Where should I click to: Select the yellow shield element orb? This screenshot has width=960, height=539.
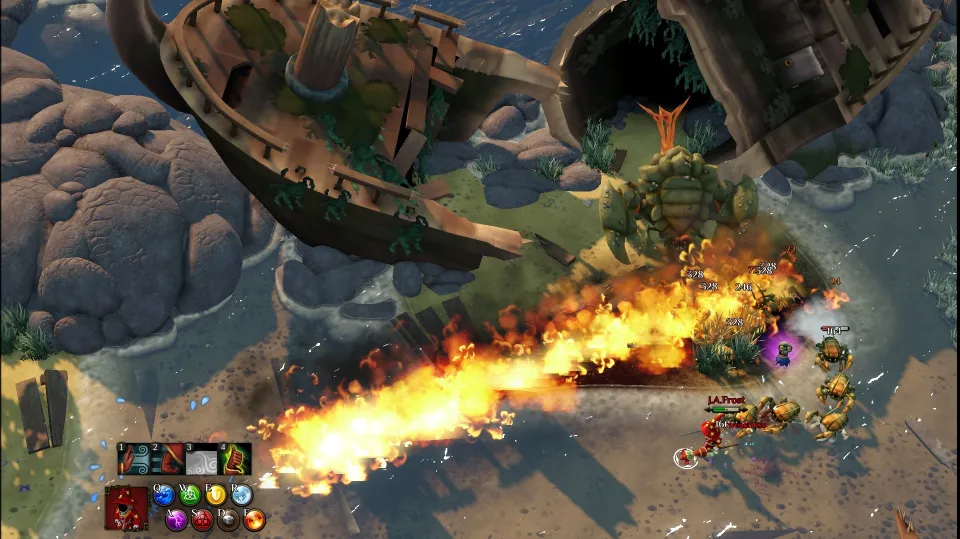pos(216,494)
